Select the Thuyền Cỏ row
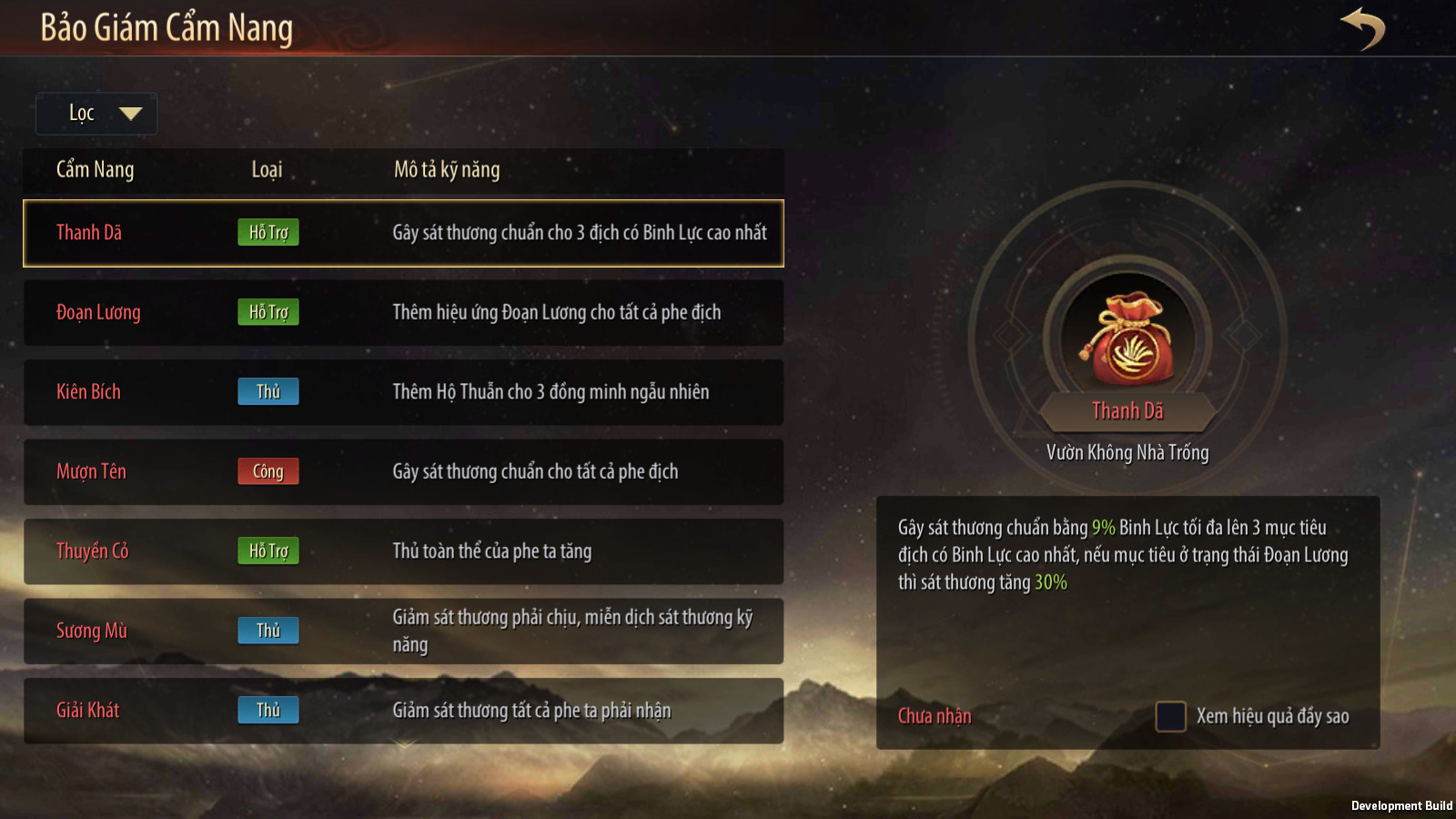This screenshot has height=819, width=1456. (403, 551)
